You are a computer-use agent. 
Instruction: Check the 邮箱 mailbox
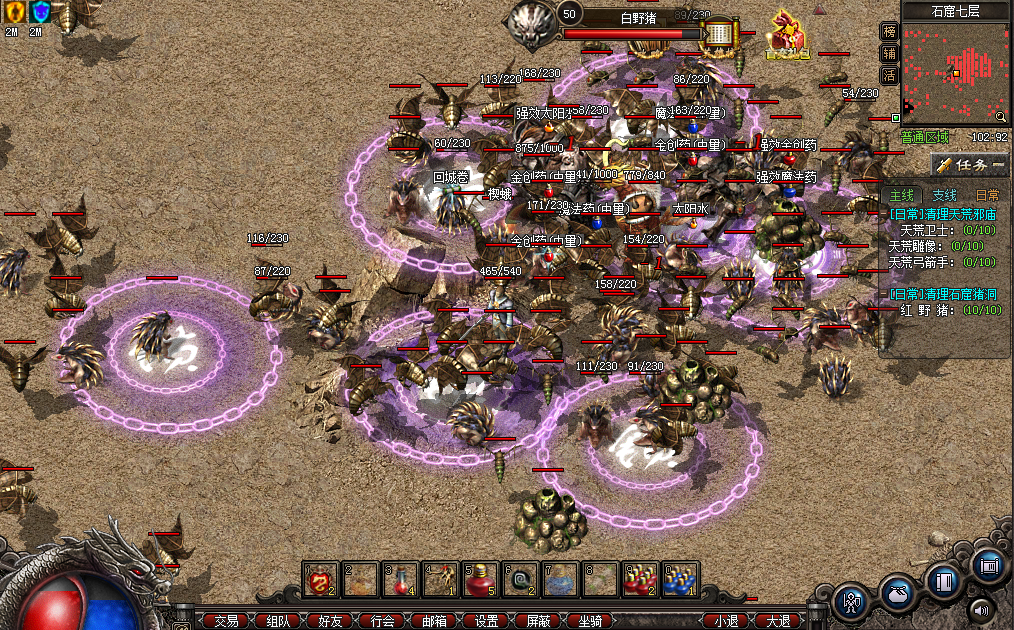pyautogui.click(x=435, y=621)
